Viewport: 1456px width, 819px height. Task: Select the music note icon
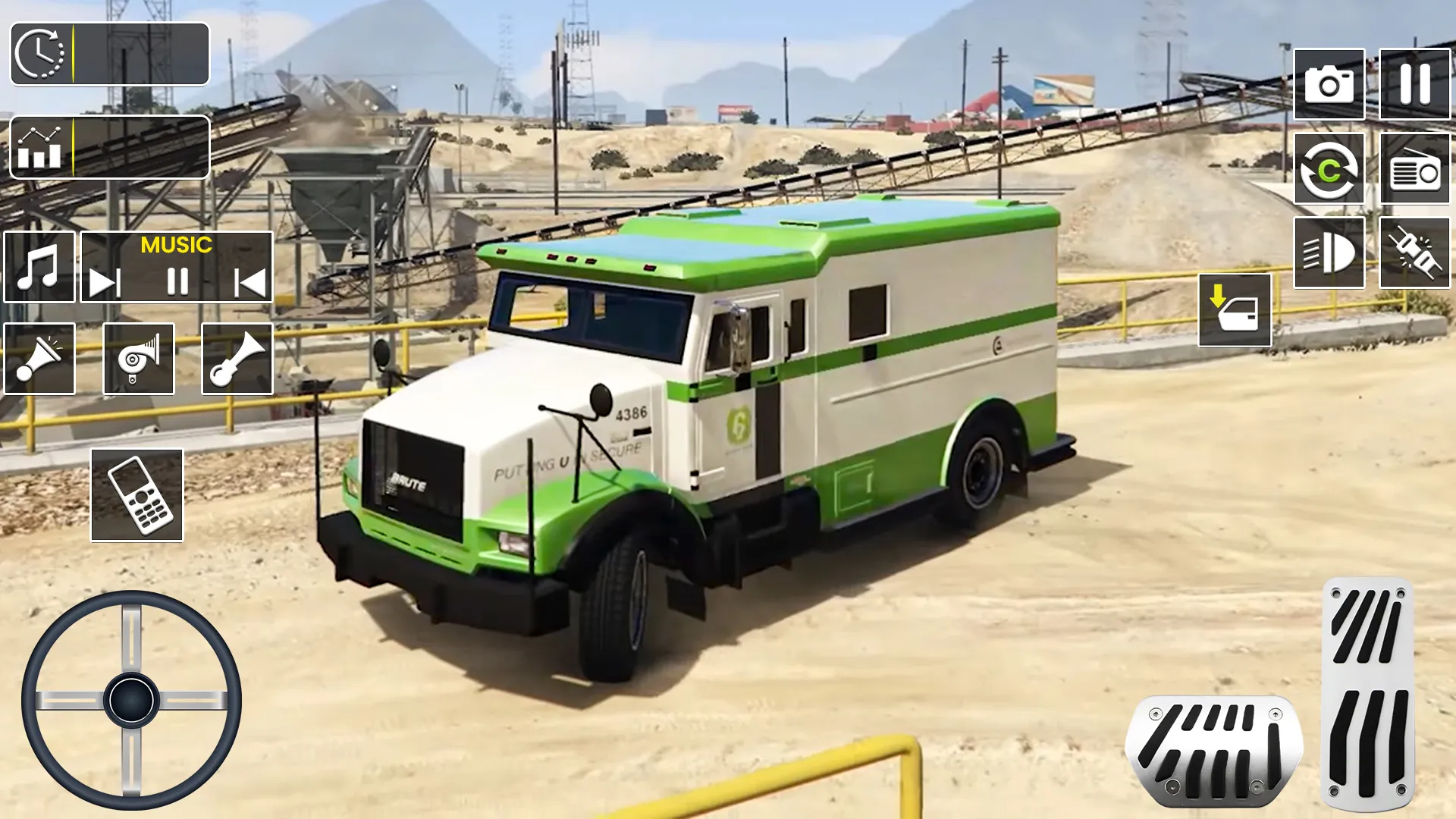(39, 267)
